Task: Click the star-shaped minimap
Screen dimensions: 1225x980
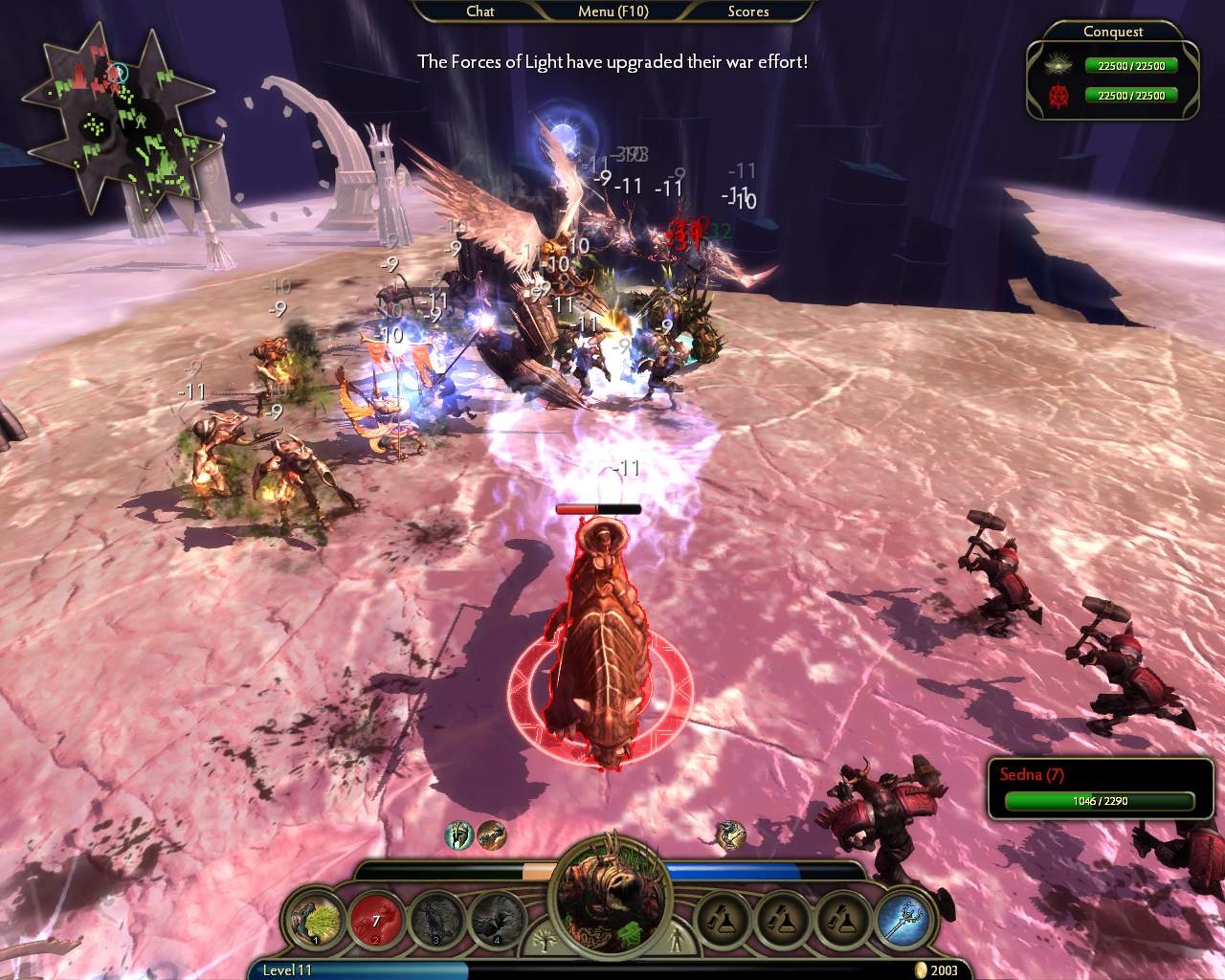Action: click(118, 122)
